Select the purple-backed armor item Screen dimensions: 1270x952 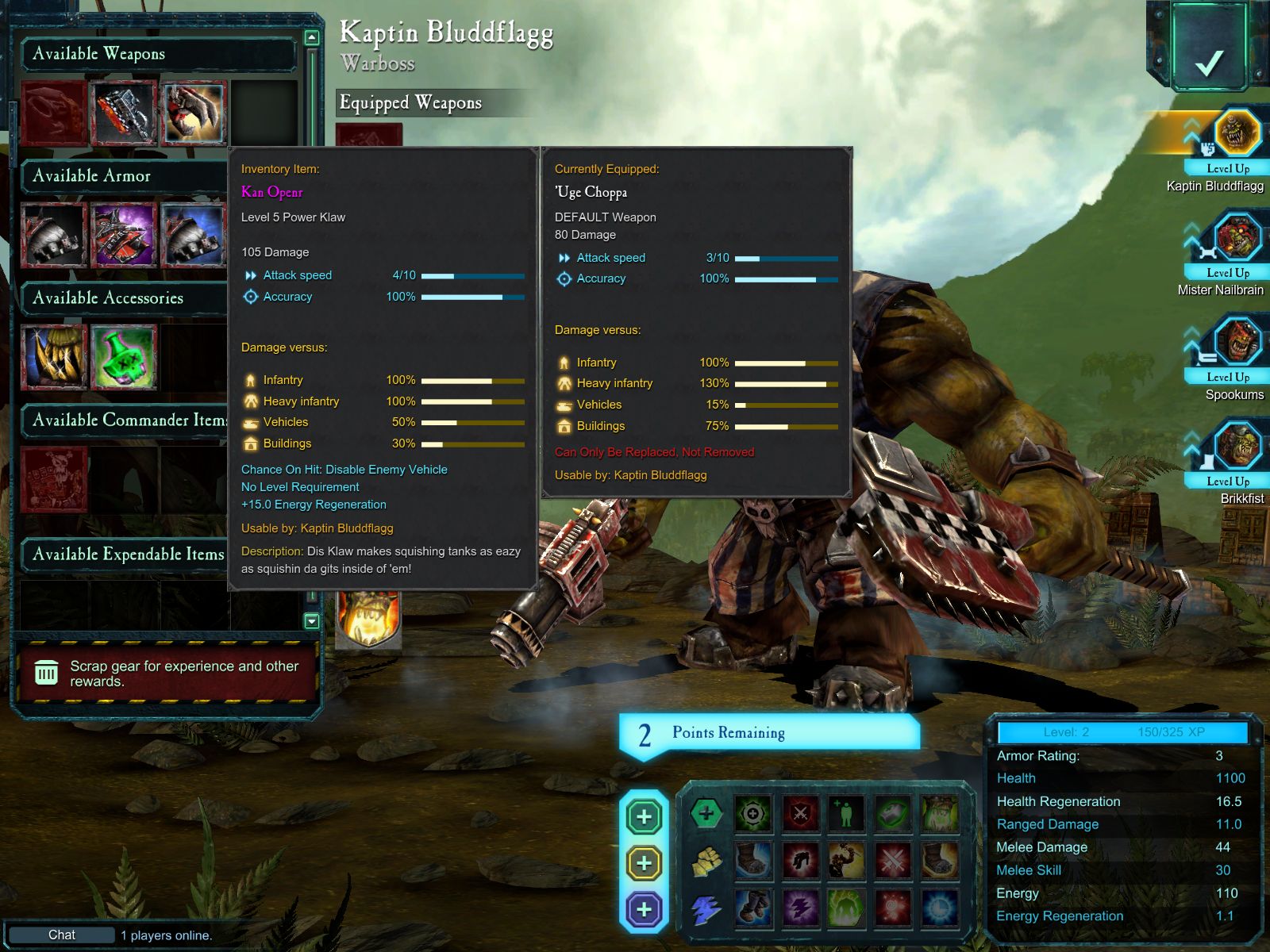[123, 234]
